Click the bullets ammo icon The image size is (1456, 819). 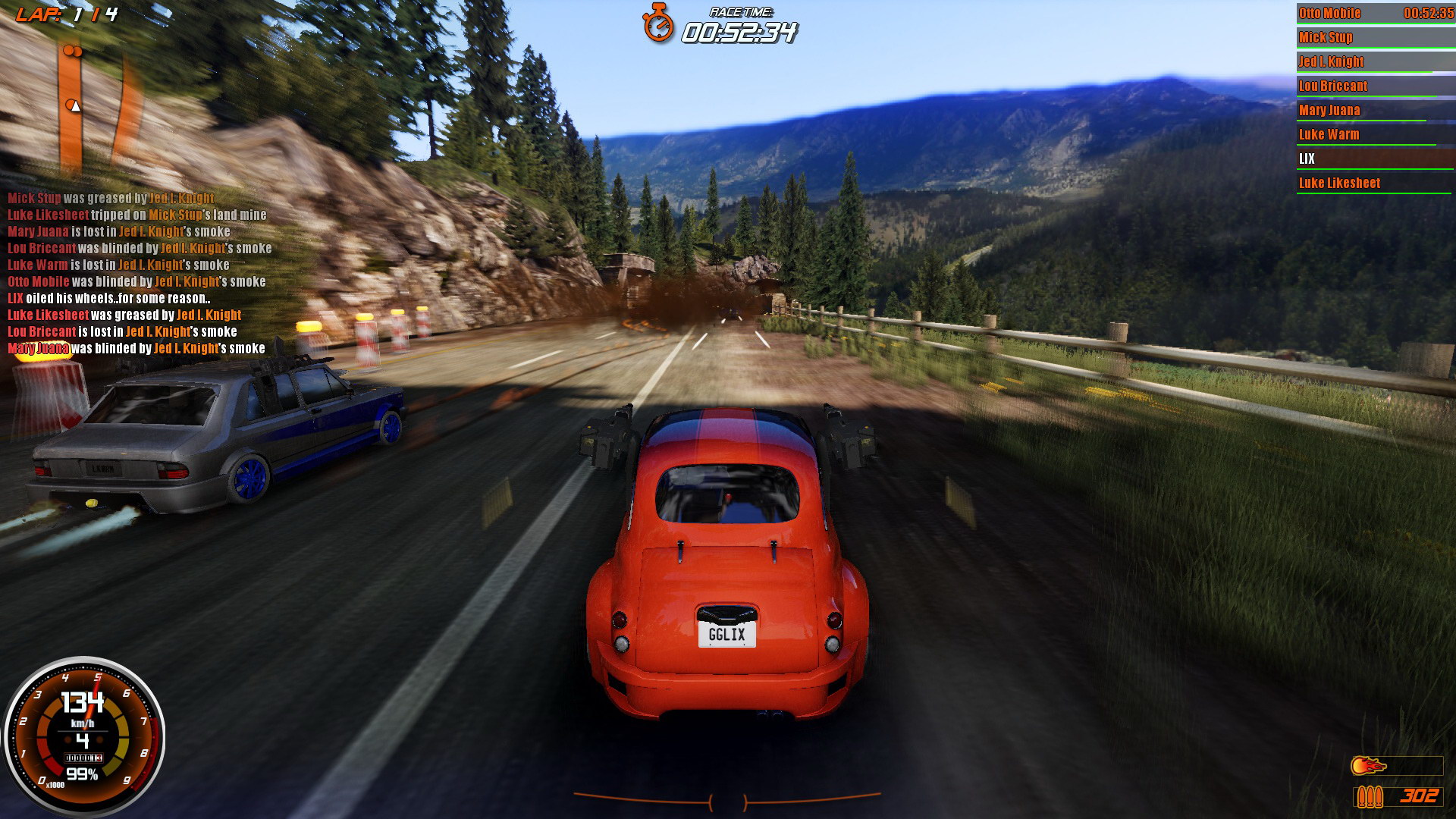tap(1370, 796)
